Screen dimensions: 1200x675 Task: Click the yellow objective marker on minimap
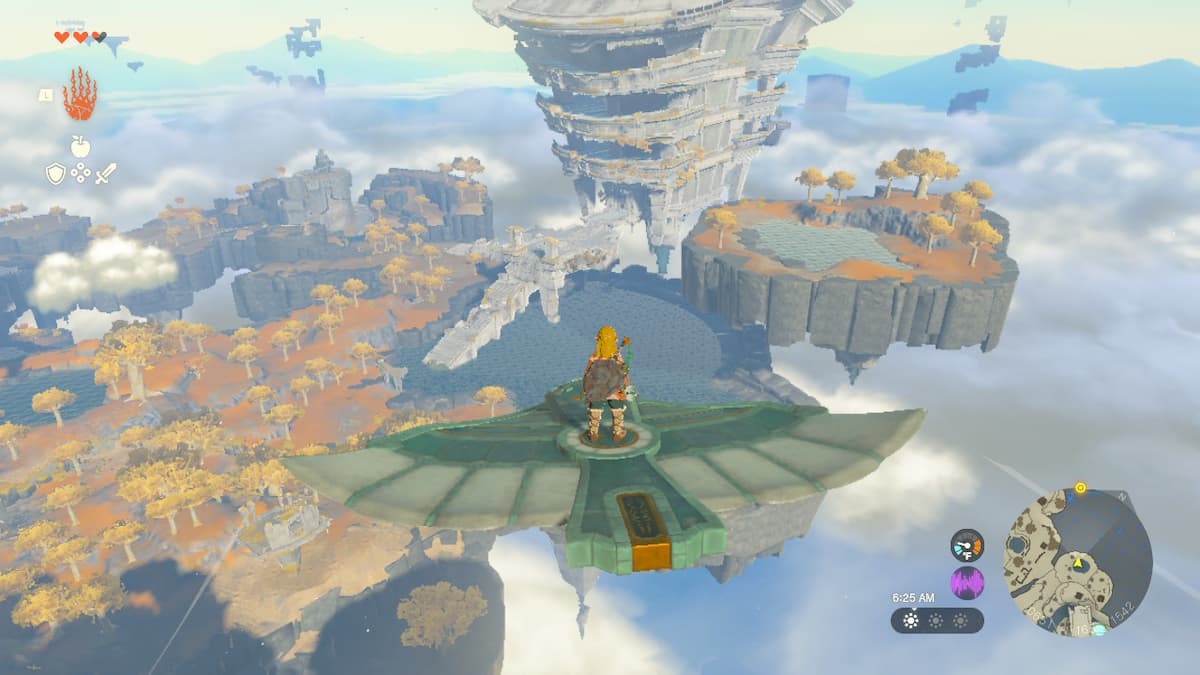(1080, 489)
